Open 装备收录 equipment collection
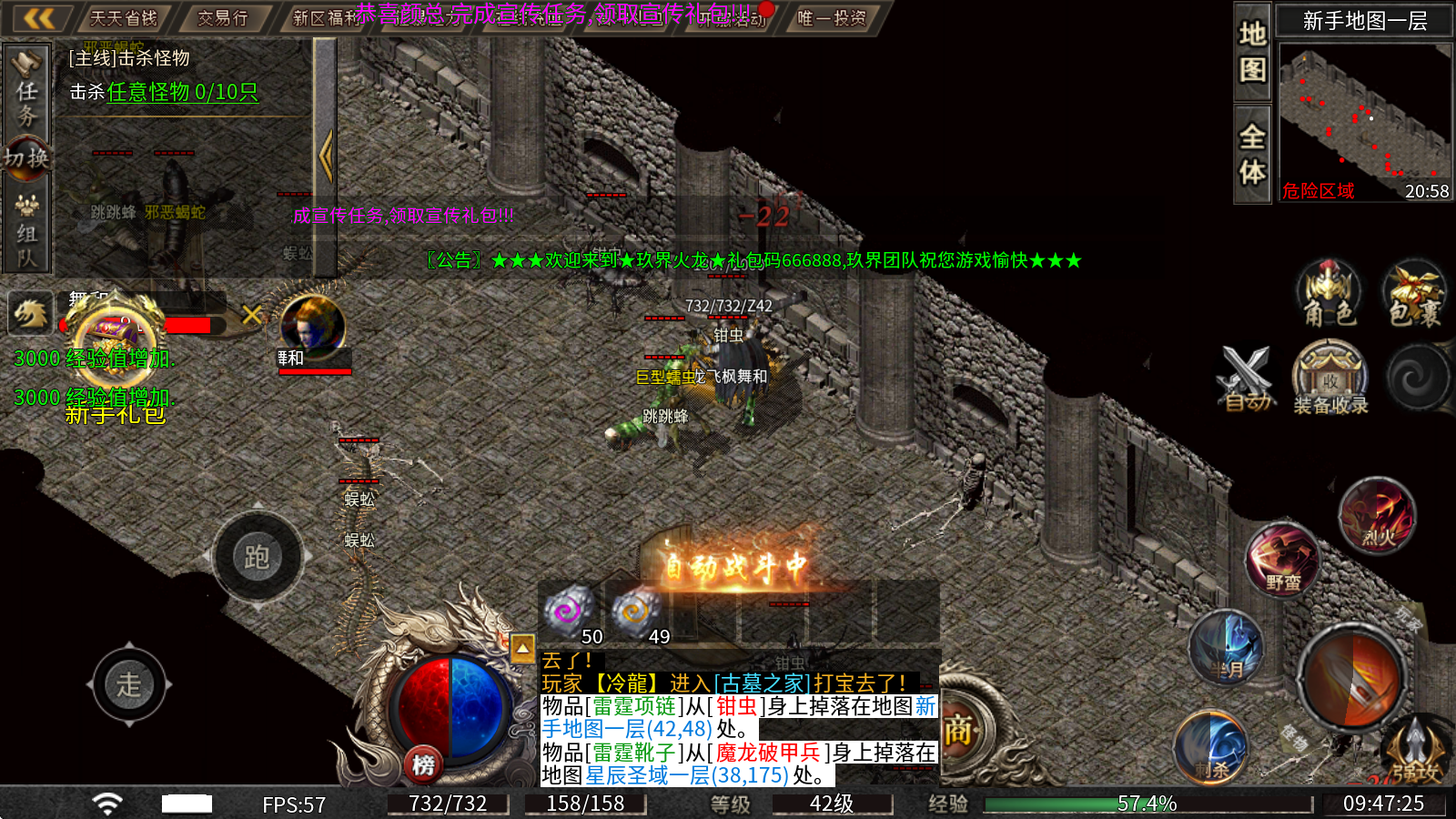The height and width of the screenshot is (819, 1456). (1330, 378)
